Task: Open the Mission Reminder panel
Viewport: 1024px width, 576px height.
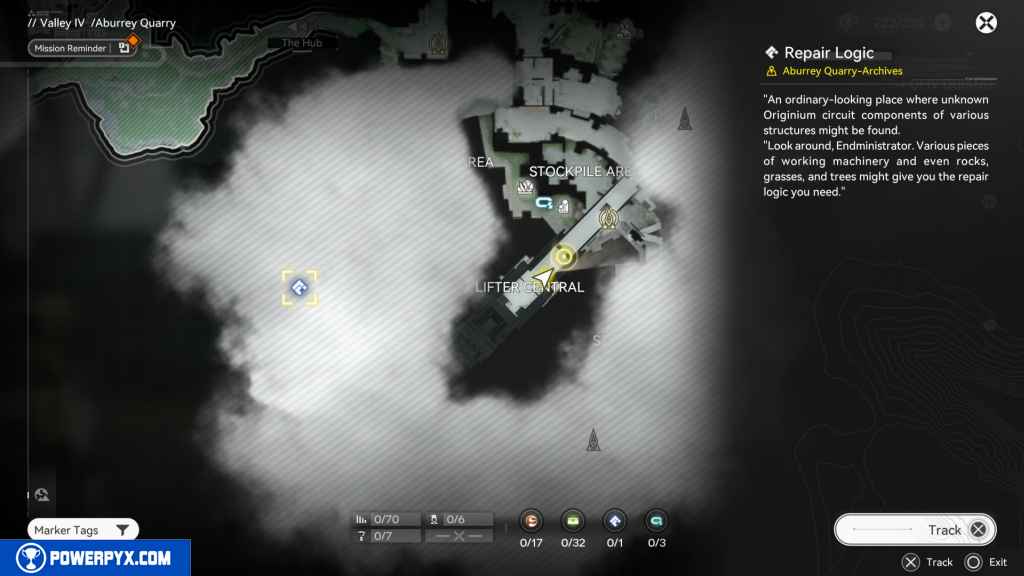Action: pos(82,47)
